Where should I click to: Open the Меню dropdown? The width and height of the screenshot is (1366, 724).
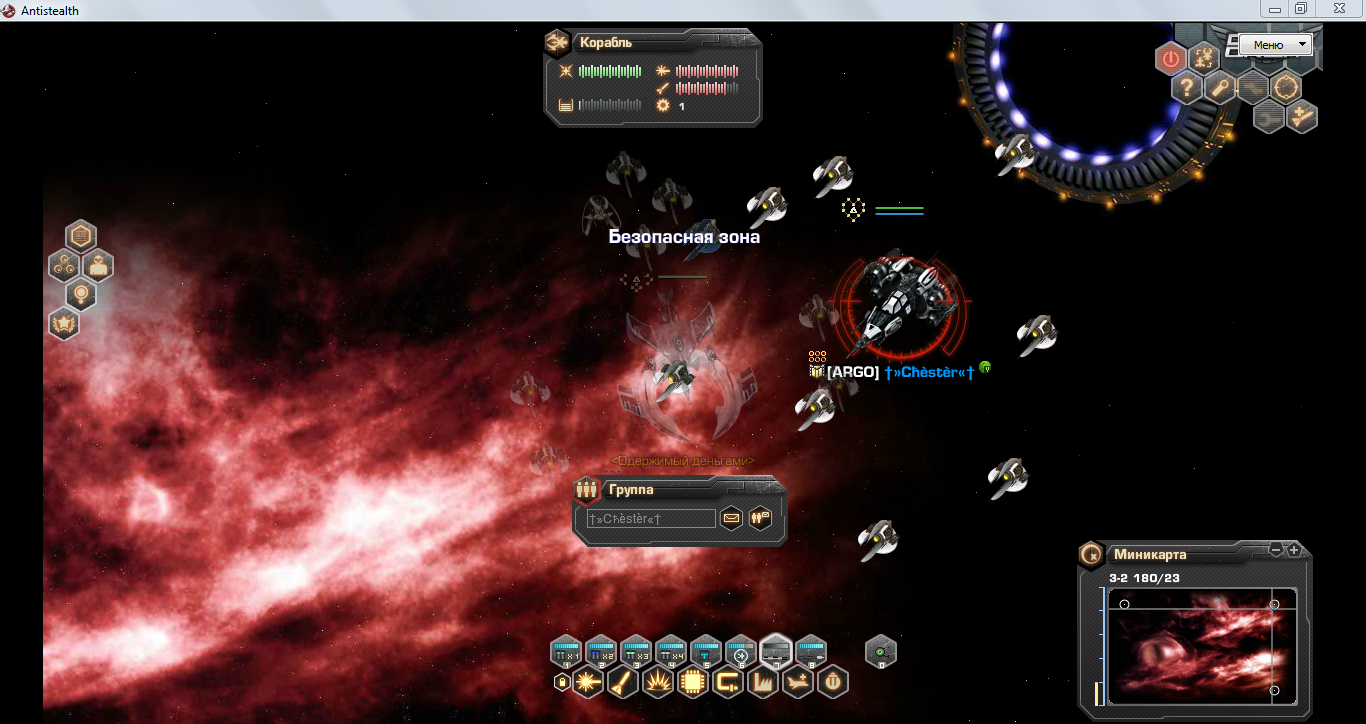(1275, 45)
